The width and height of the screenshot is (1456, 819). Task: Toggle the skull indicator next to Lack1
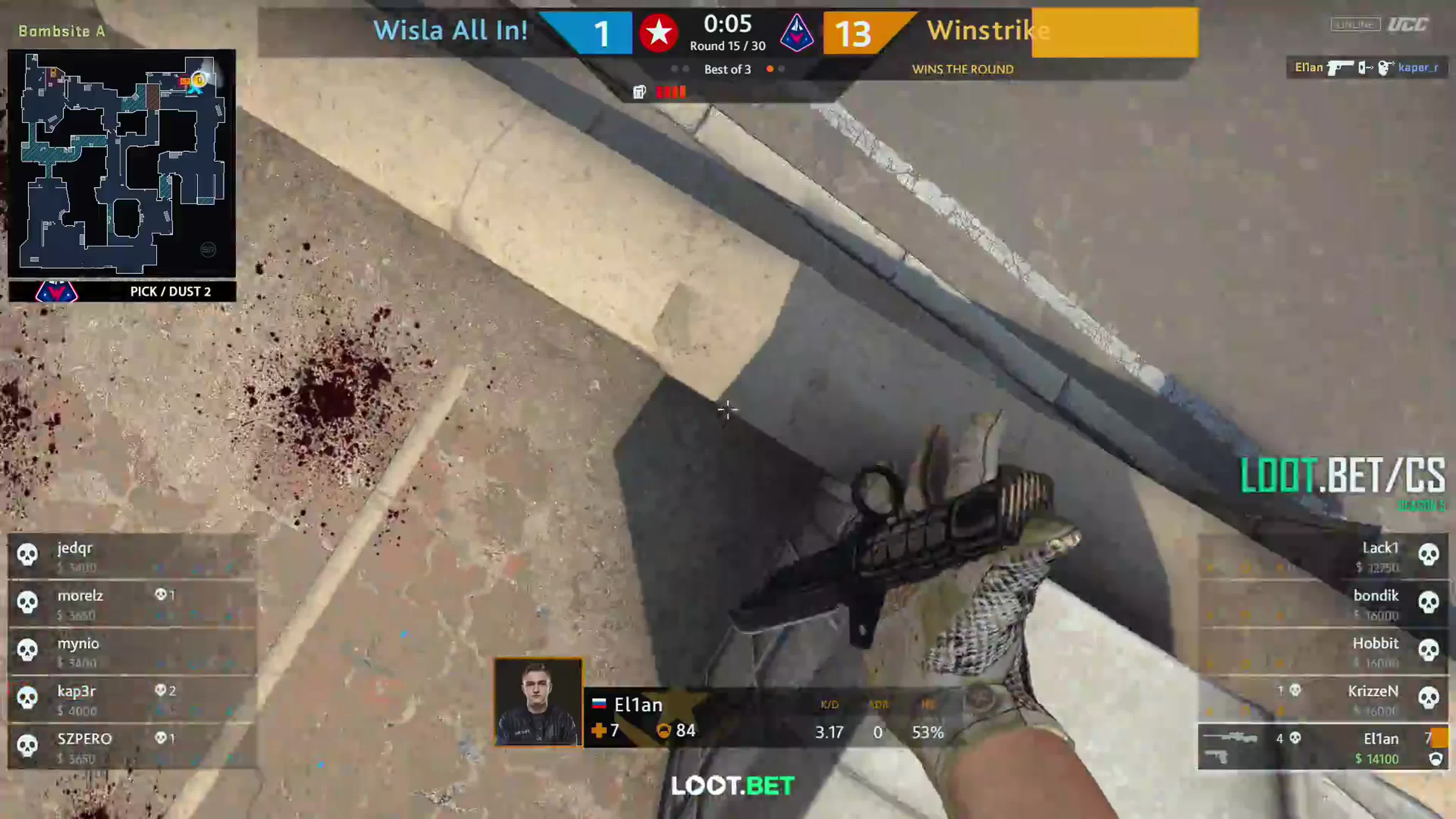click(x=1429, y=555)
